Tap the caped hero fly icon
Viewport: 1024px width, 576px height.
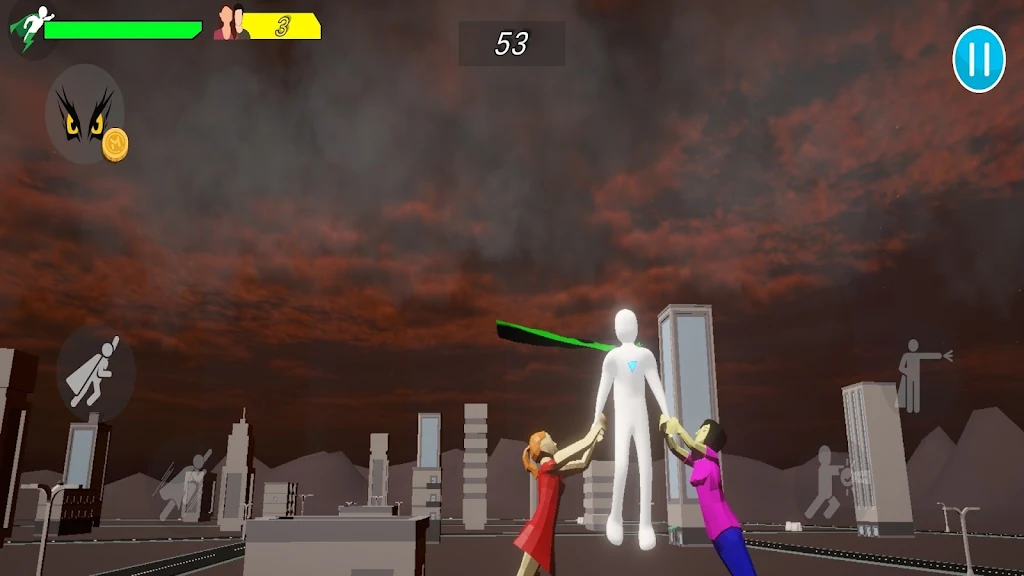pyautogui.click(x=95, y=372)
